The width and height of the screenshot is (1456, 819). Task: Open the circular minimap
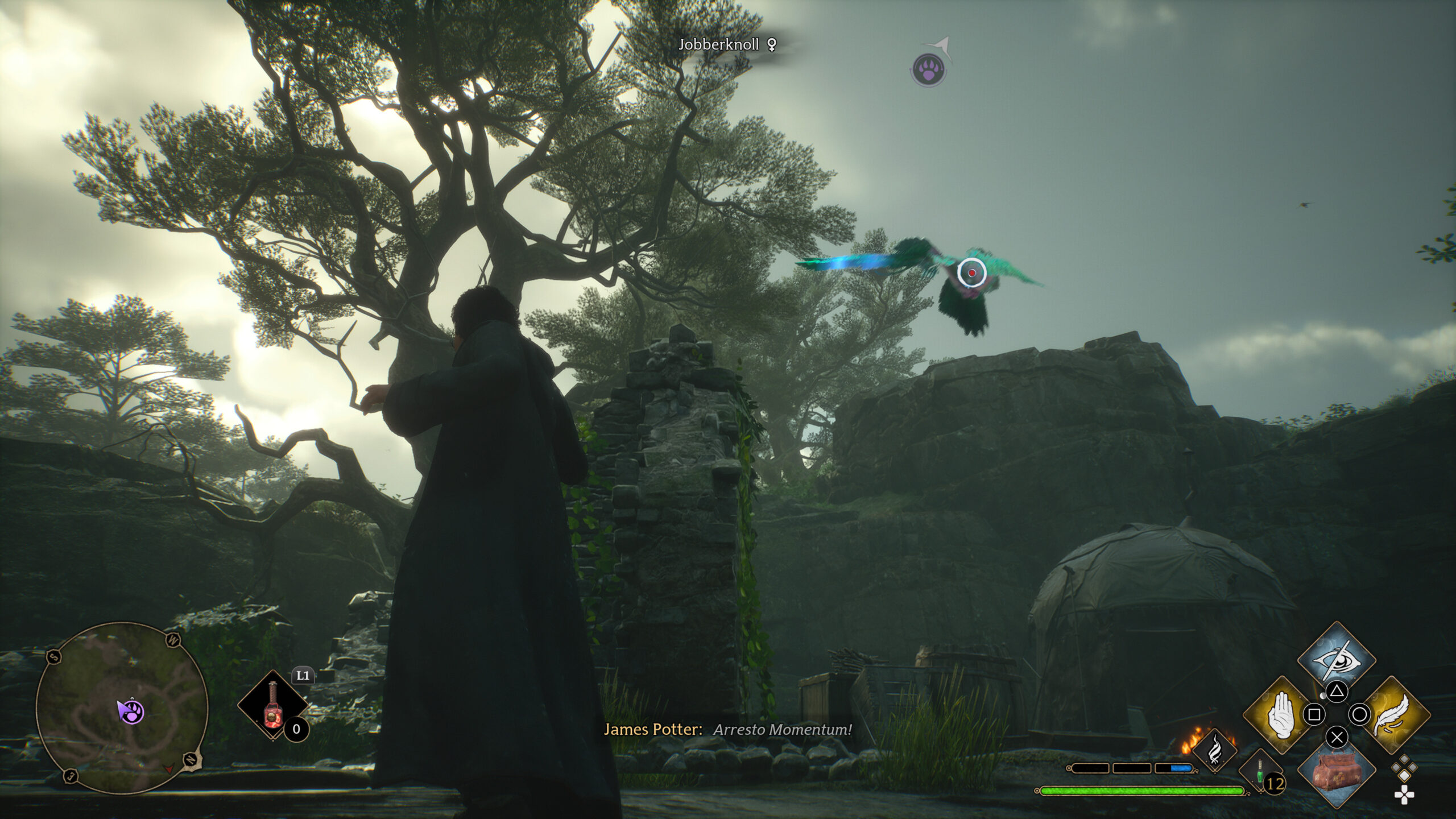122,708
